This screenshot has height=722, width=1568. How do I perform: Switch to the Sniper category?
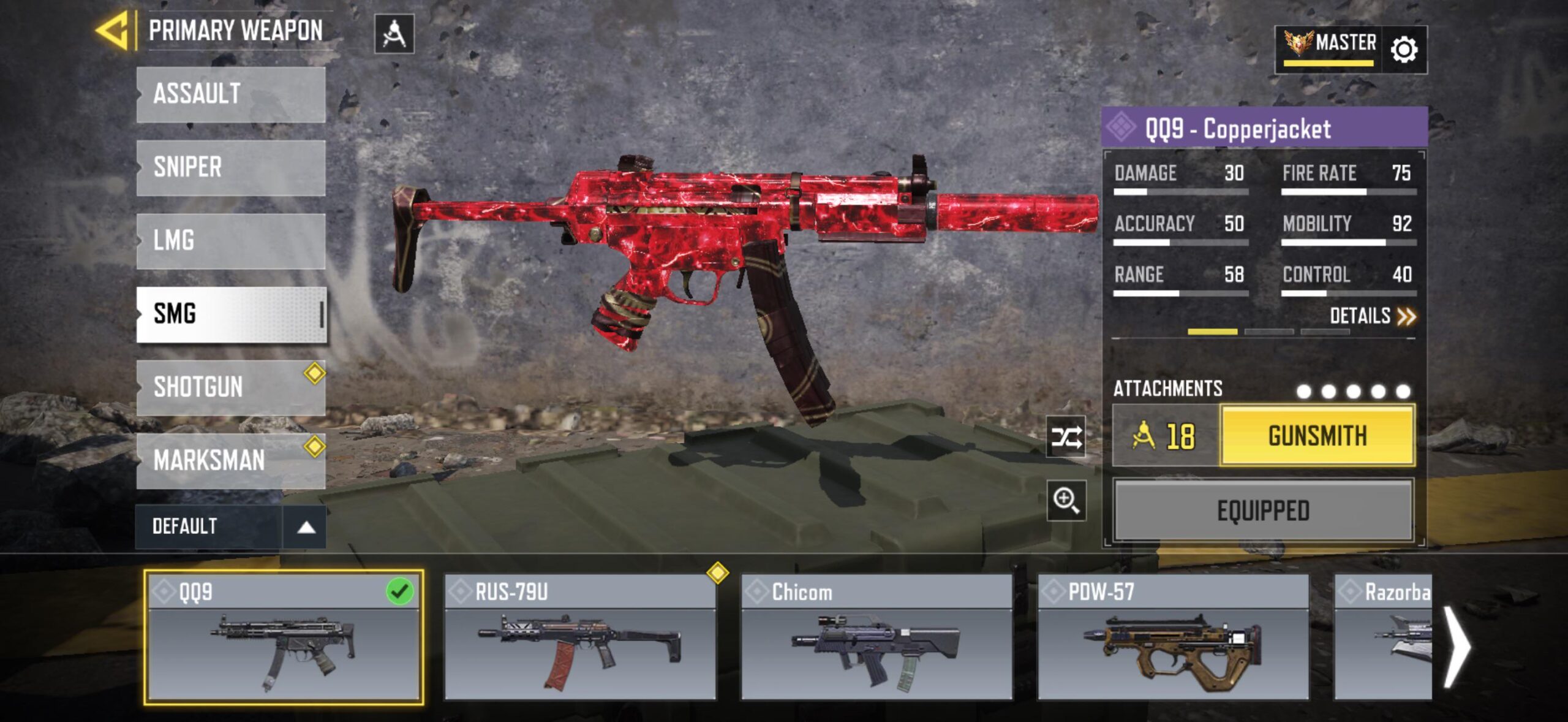(231, 167)
